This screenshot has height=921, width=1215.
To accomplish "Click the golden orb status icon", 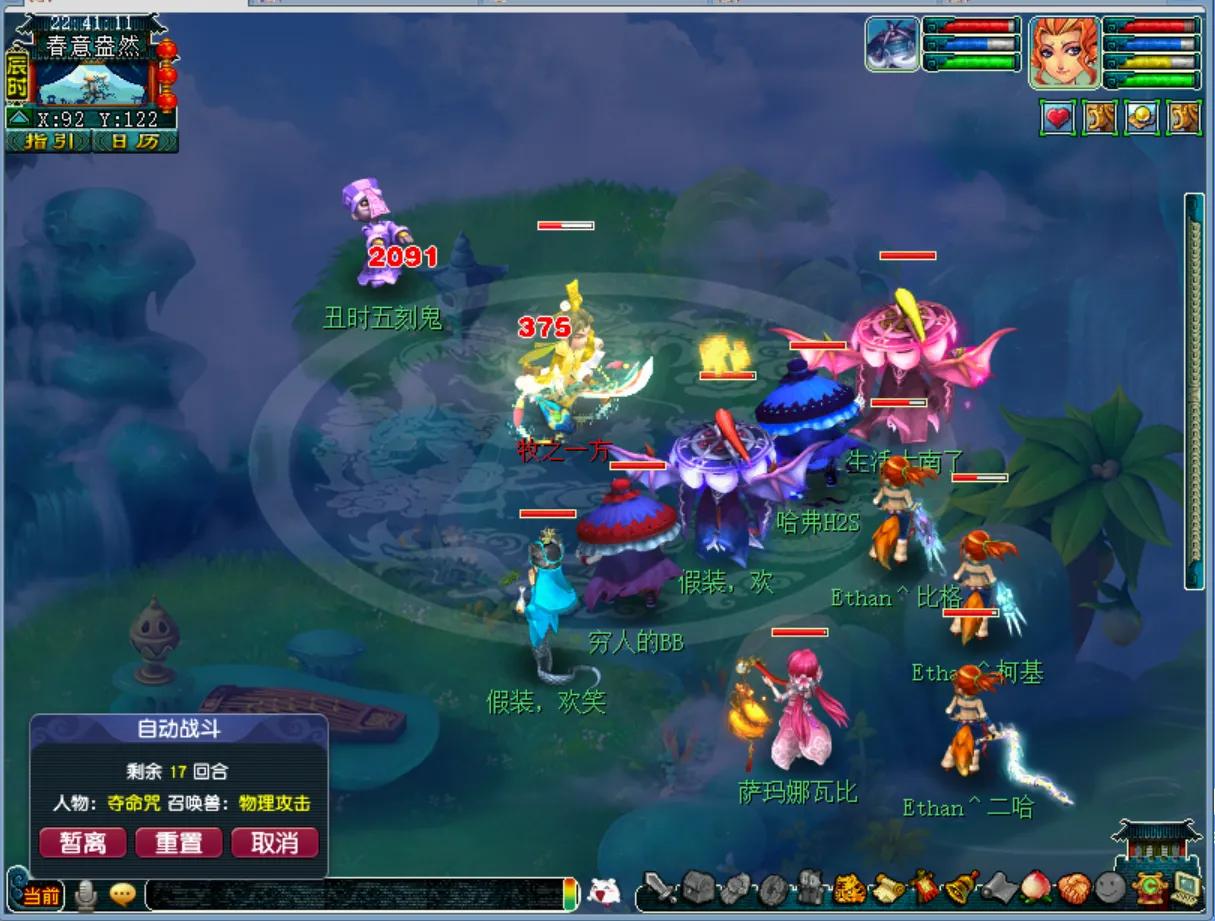I will click(x=1142, y=118).
